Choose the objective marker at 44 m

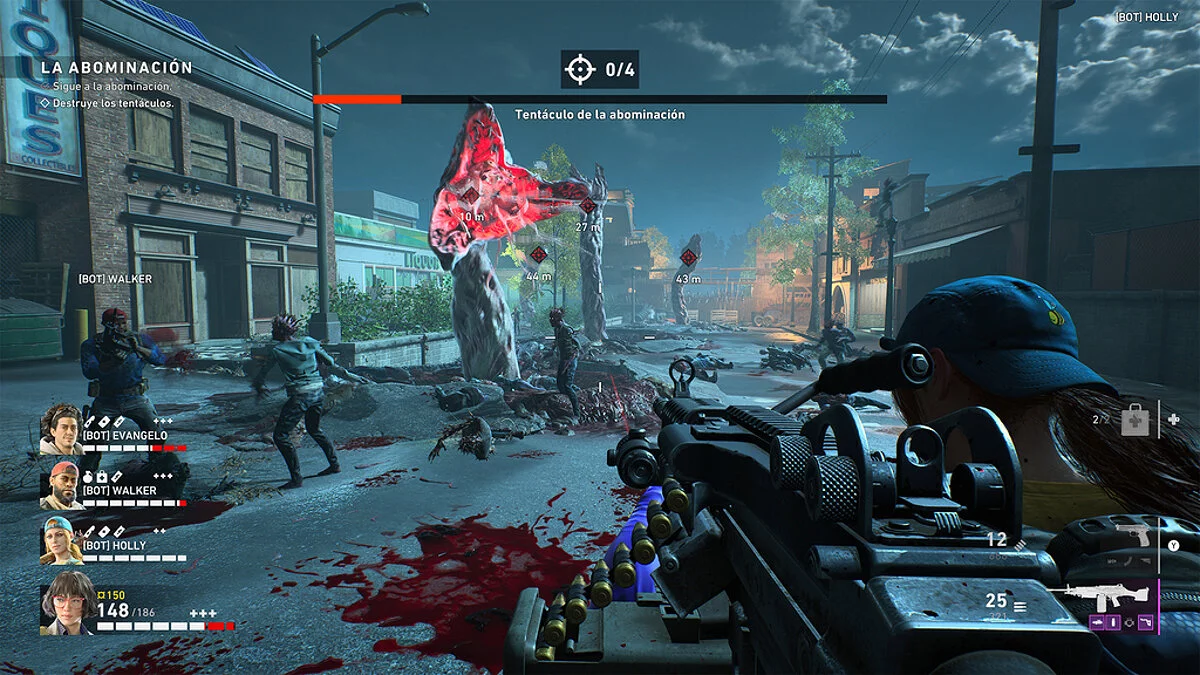coord(538,255)
